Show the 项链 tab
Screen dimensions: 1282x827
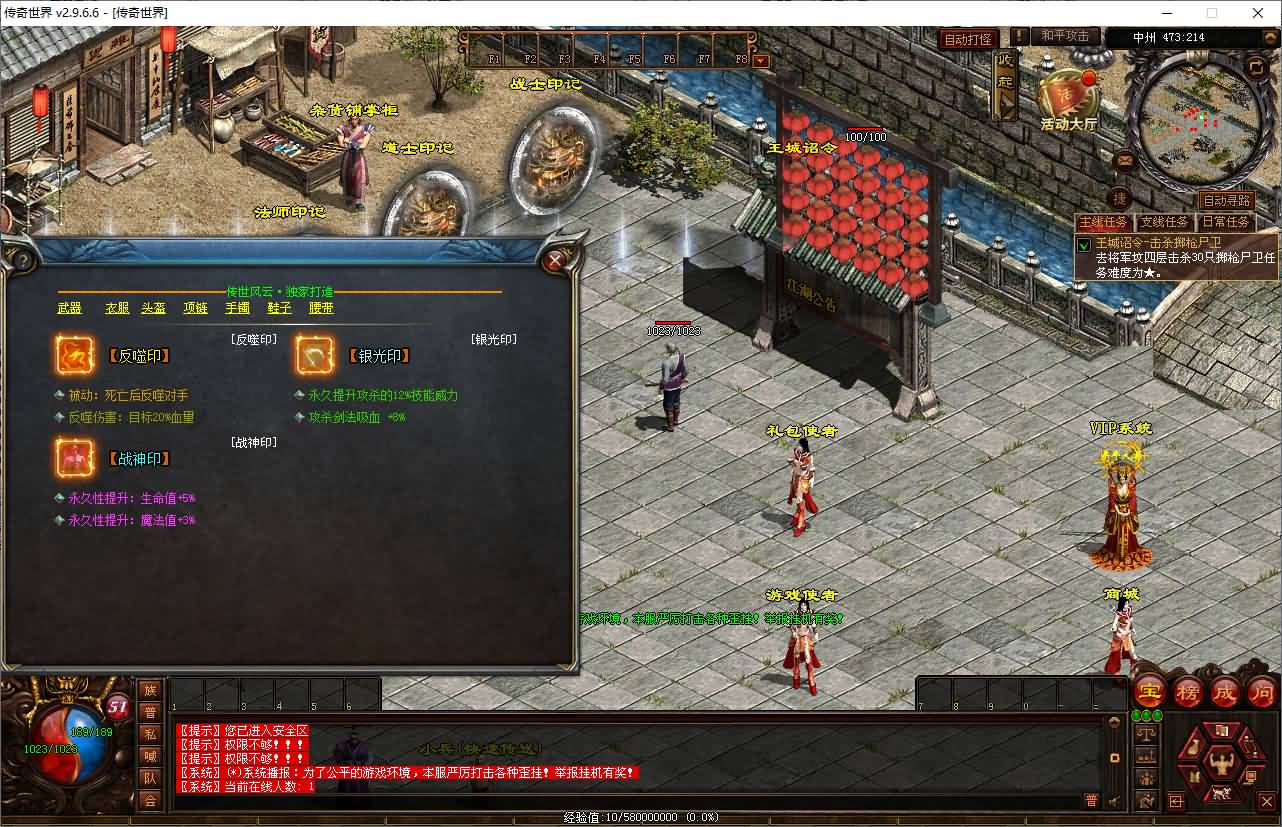[196, 308]
